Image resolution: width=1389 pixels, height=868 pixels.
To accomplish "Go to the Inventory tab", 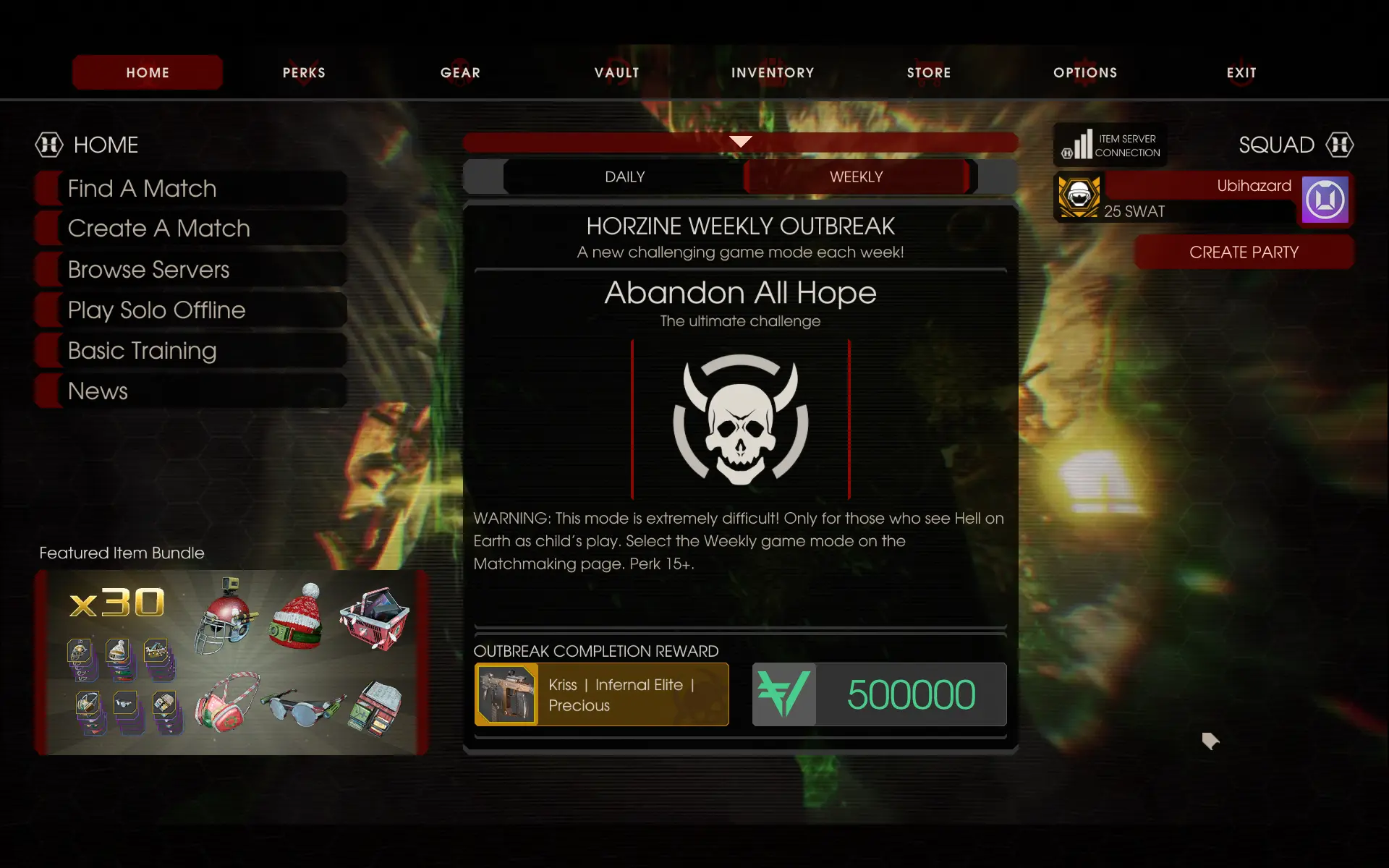I will pyautogui.click(x=773, y=72).
